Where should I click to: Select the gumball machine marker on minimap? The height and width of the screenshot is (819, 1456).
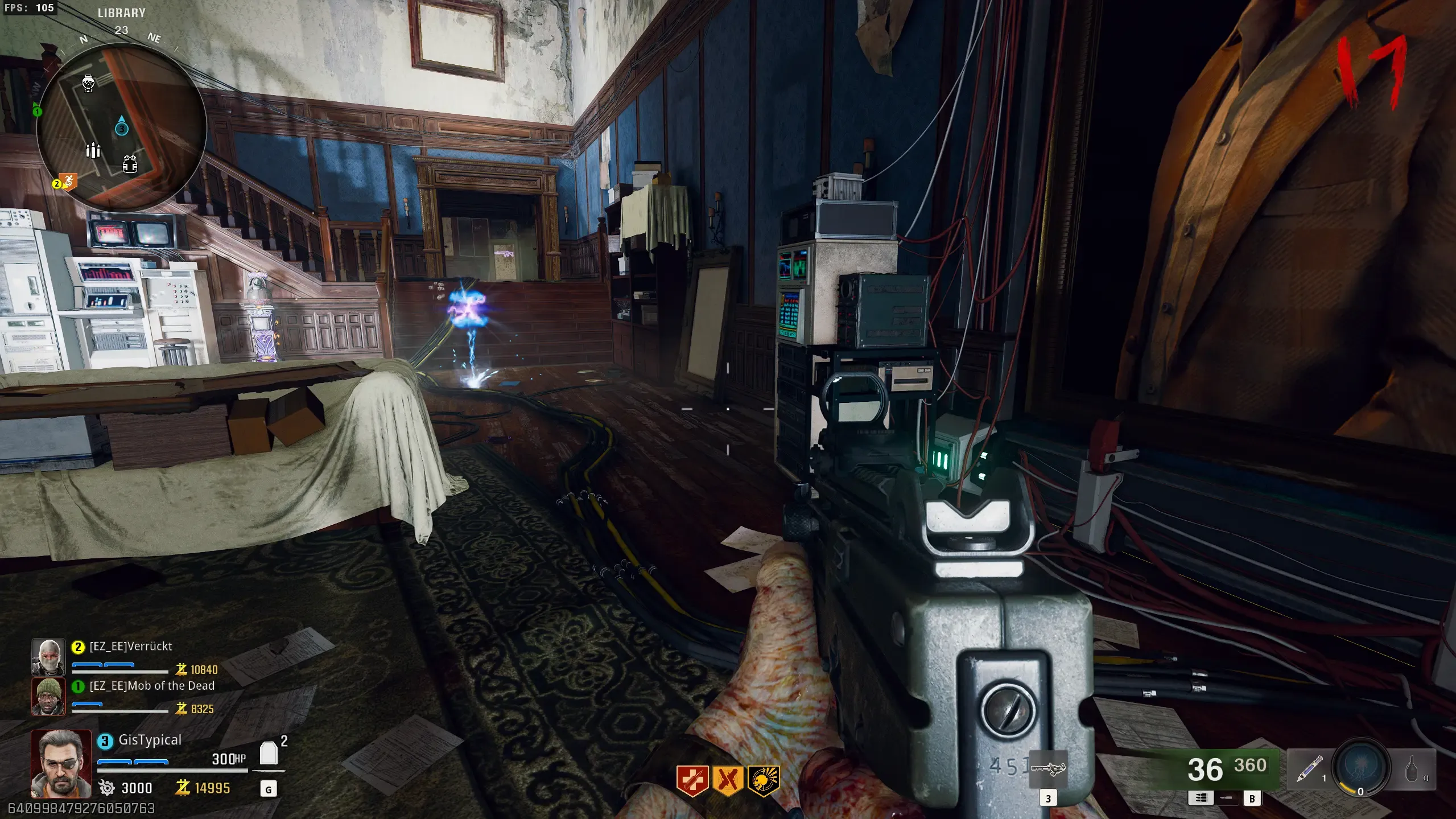coord(88,83)
